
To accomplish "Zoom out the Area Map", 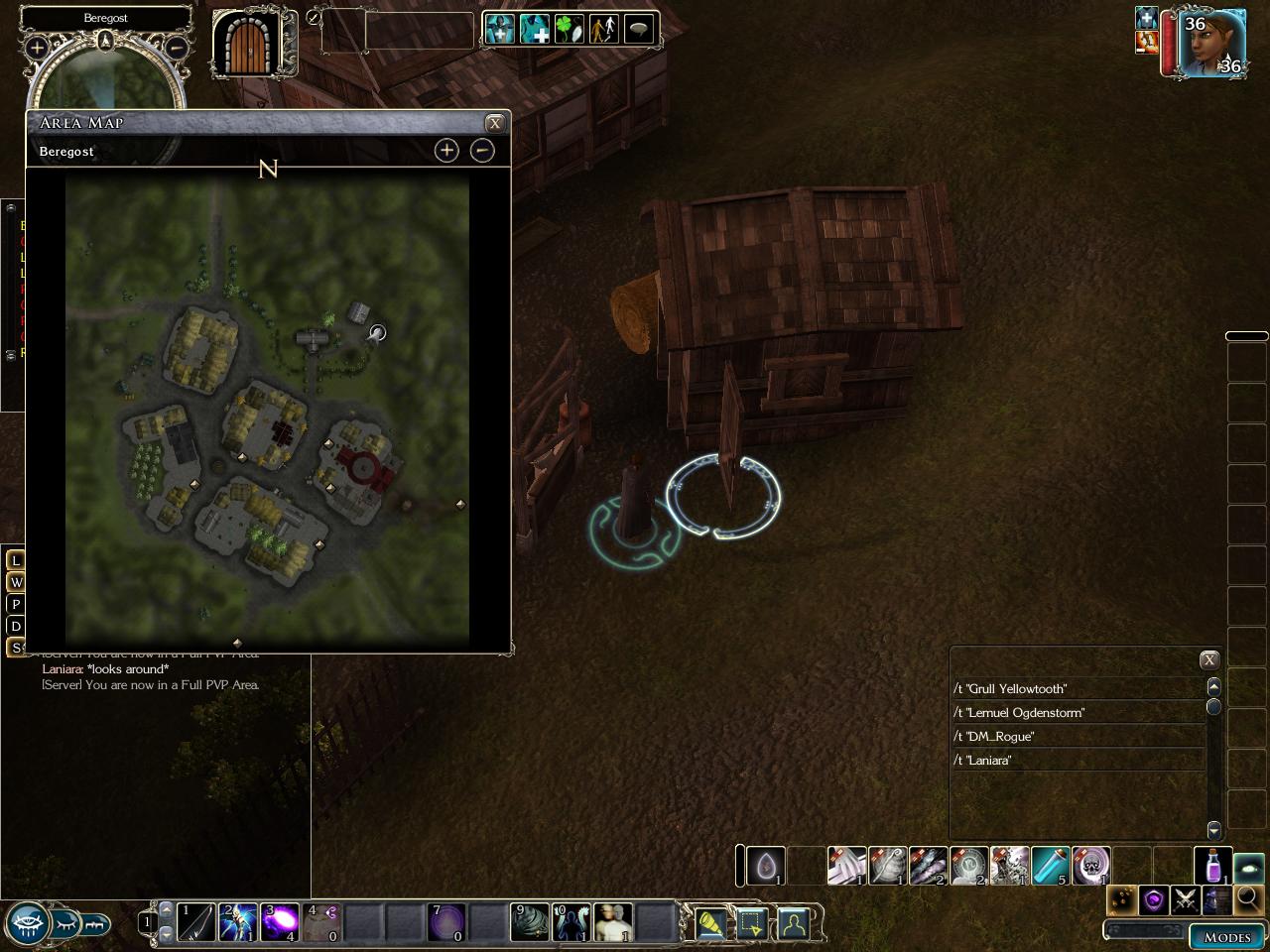I will (482, 150).
